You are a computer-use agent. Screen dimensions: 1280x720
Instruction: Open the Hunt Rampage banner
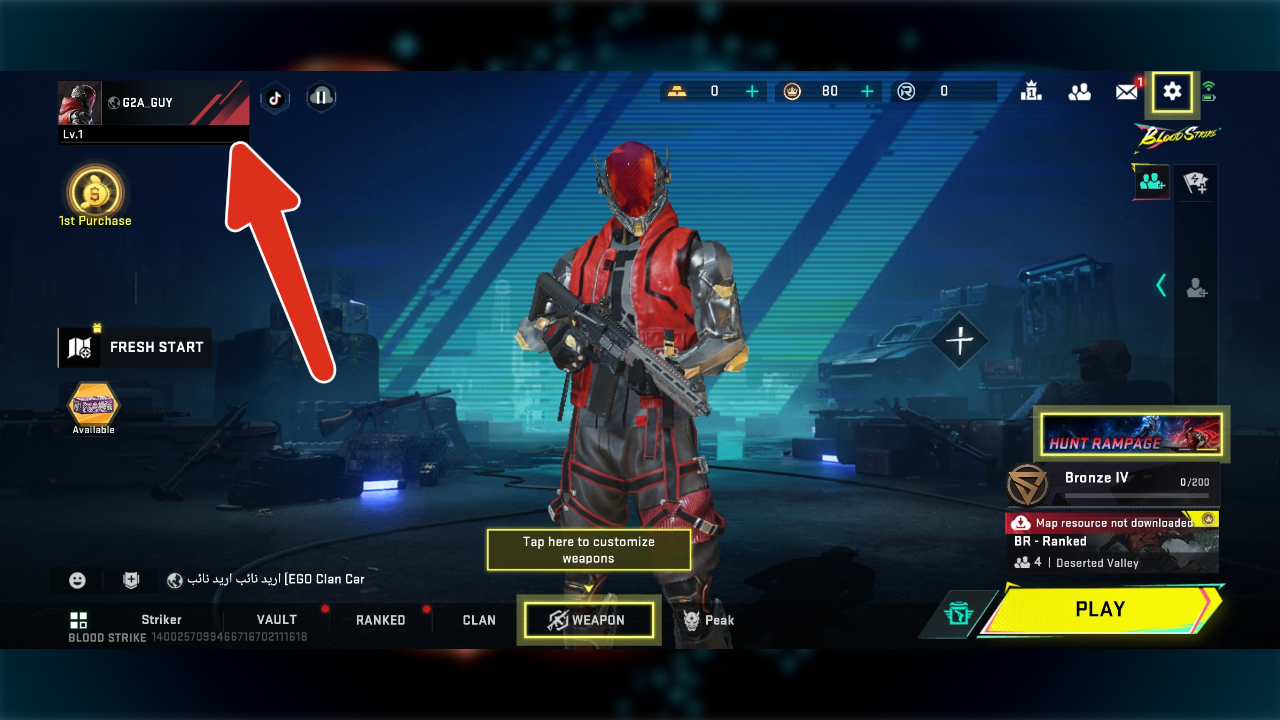click(1131, 434)
